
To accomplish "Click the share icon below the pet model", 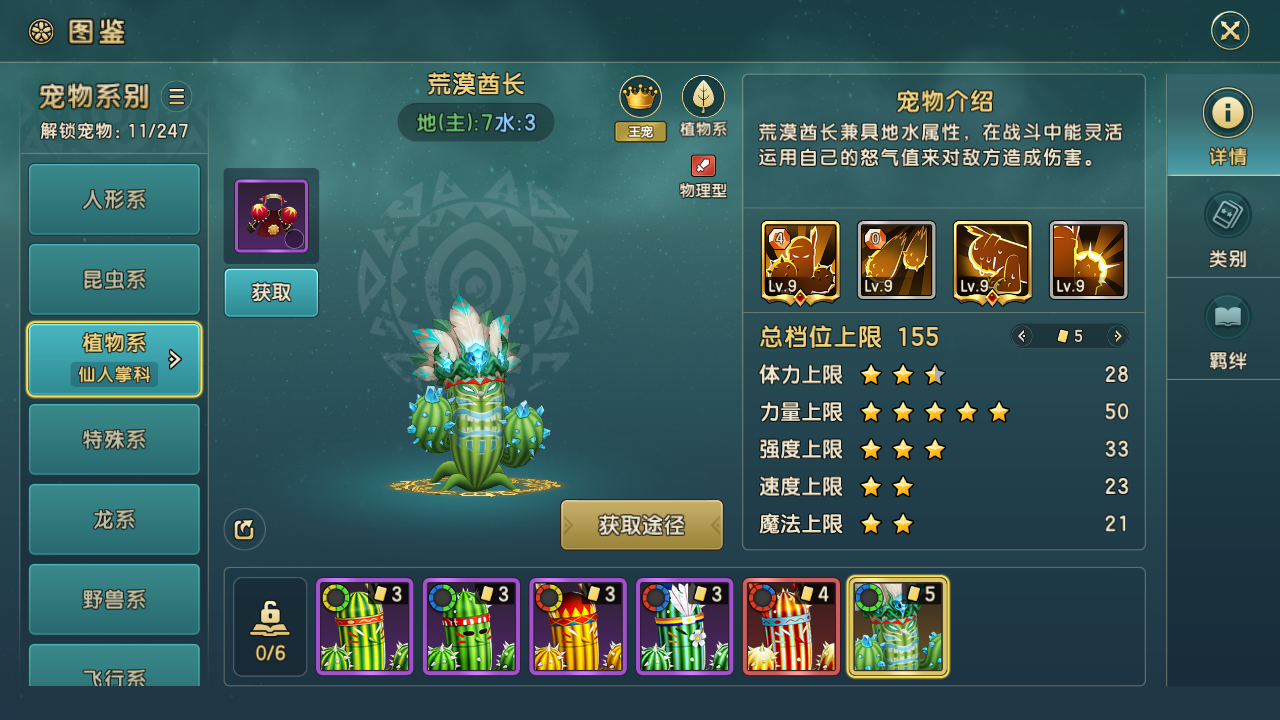I will tap(244, 529).
